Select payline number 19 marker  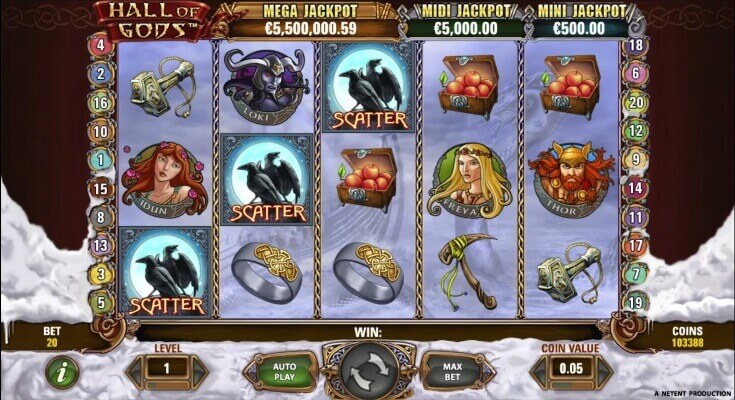coord(633,300)
